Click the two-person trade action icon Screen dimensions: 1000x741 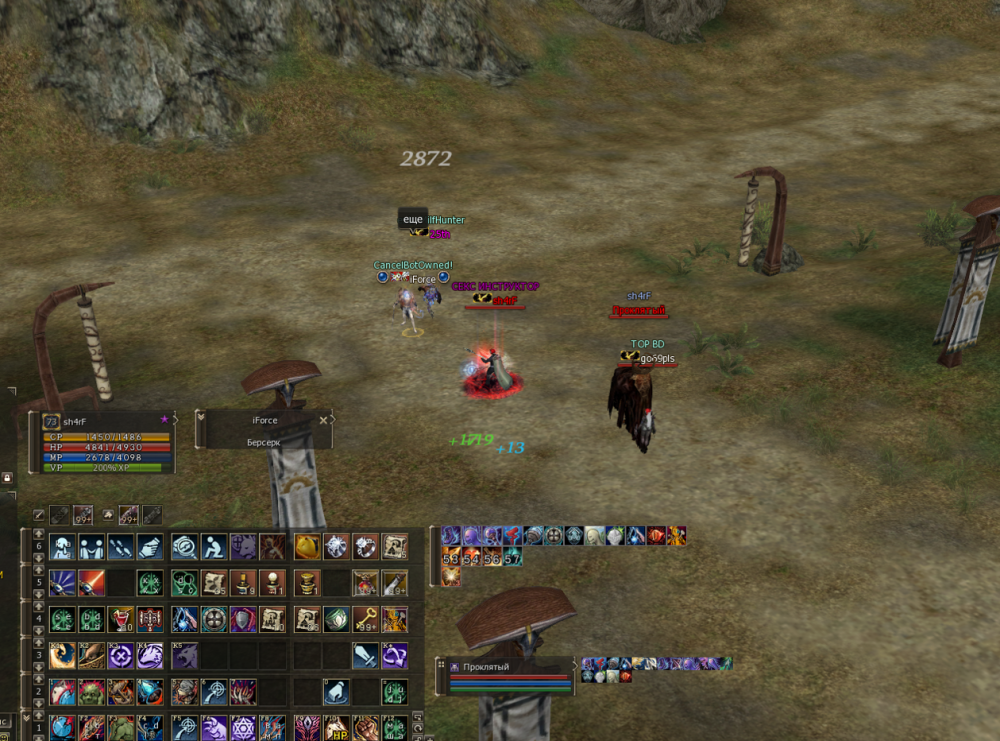pos(92,547)
